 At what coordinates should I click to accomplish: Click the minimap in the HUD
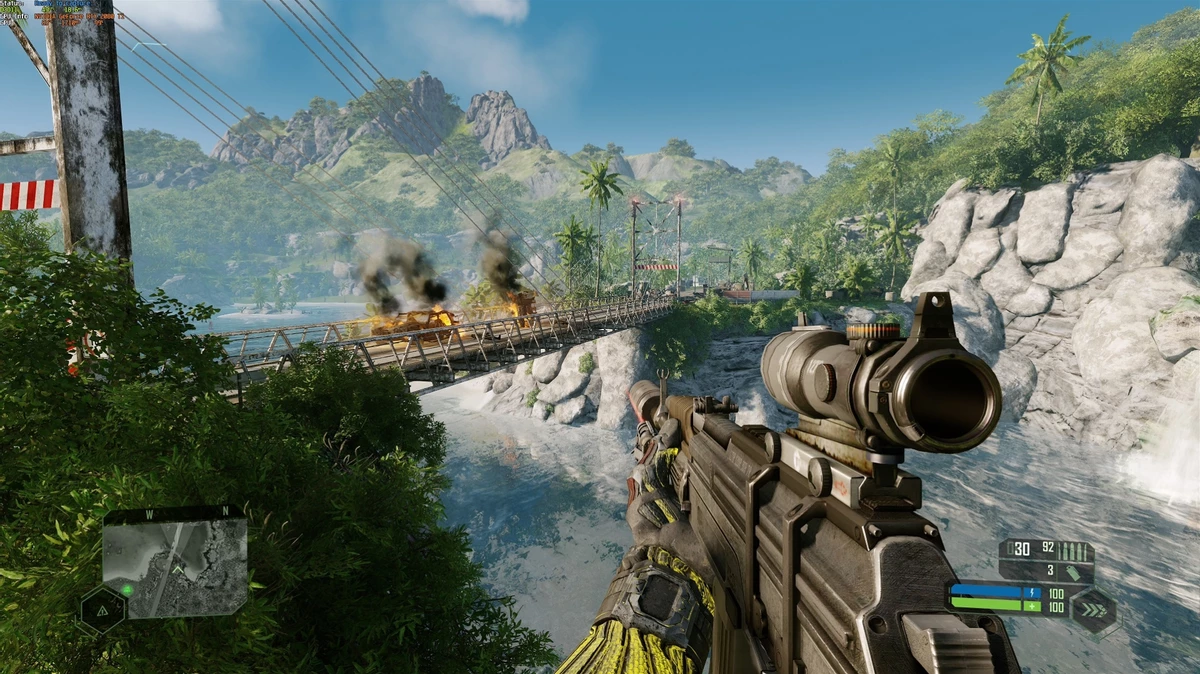175,567
